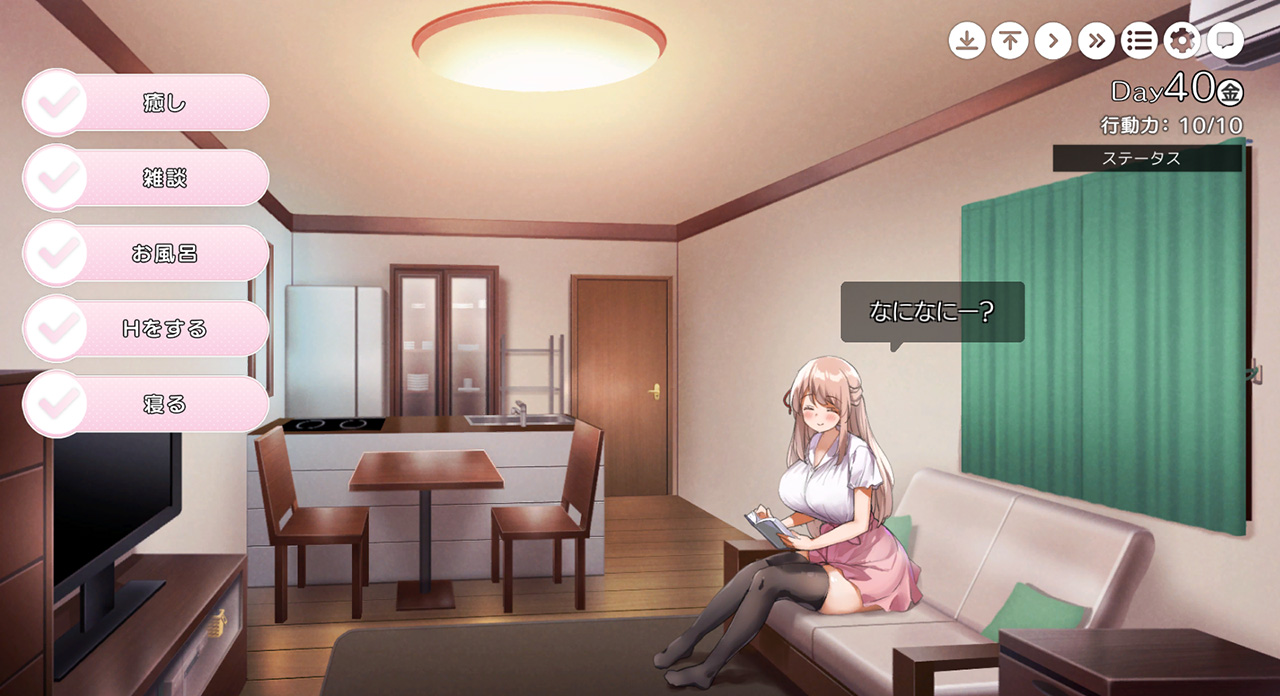This screenshot has width=1280, height=696.
Task: Open the ステータス status panel
Action: pyautogui.click(x=1146, y=158)
